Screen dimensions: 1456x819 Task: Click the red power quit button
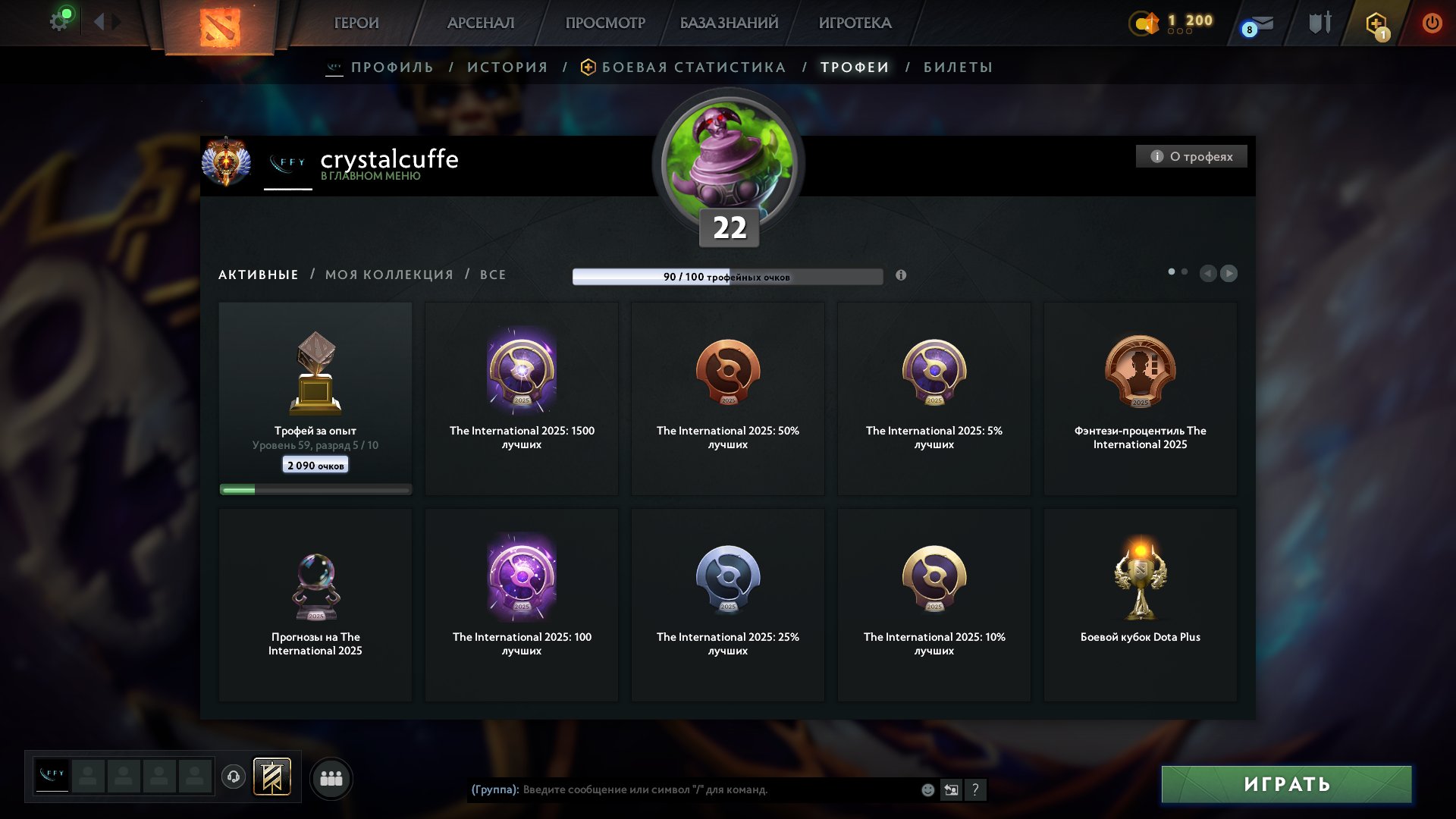coord(1432,23)
